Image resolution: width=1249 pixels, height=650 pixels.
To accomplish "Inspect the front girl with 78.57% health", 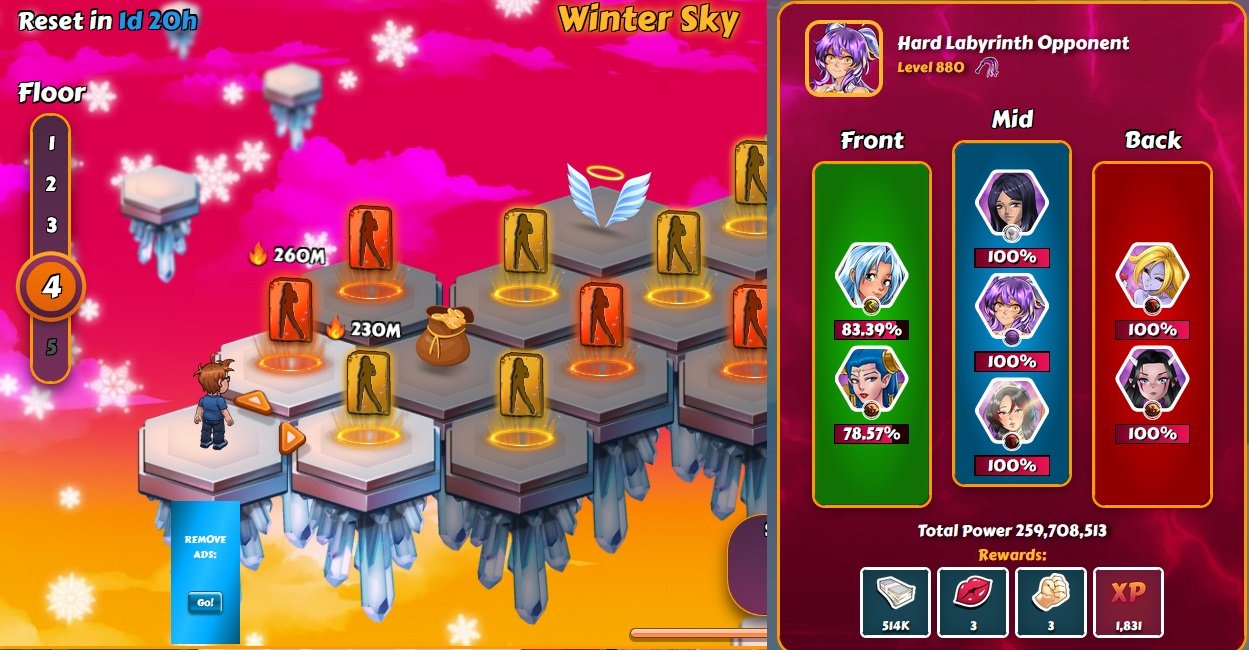I will tap(871, 382).
